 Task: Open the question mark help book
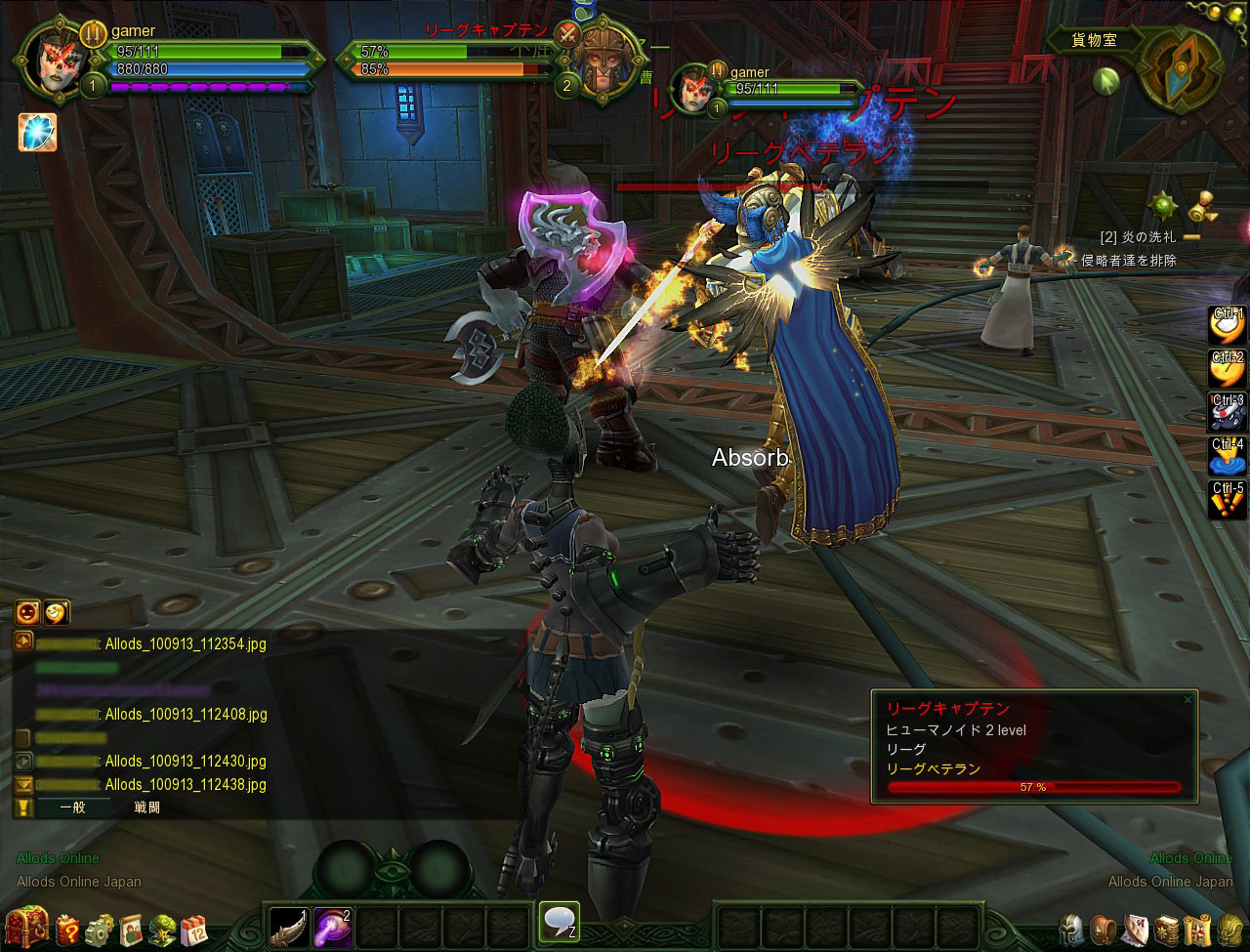67,929
